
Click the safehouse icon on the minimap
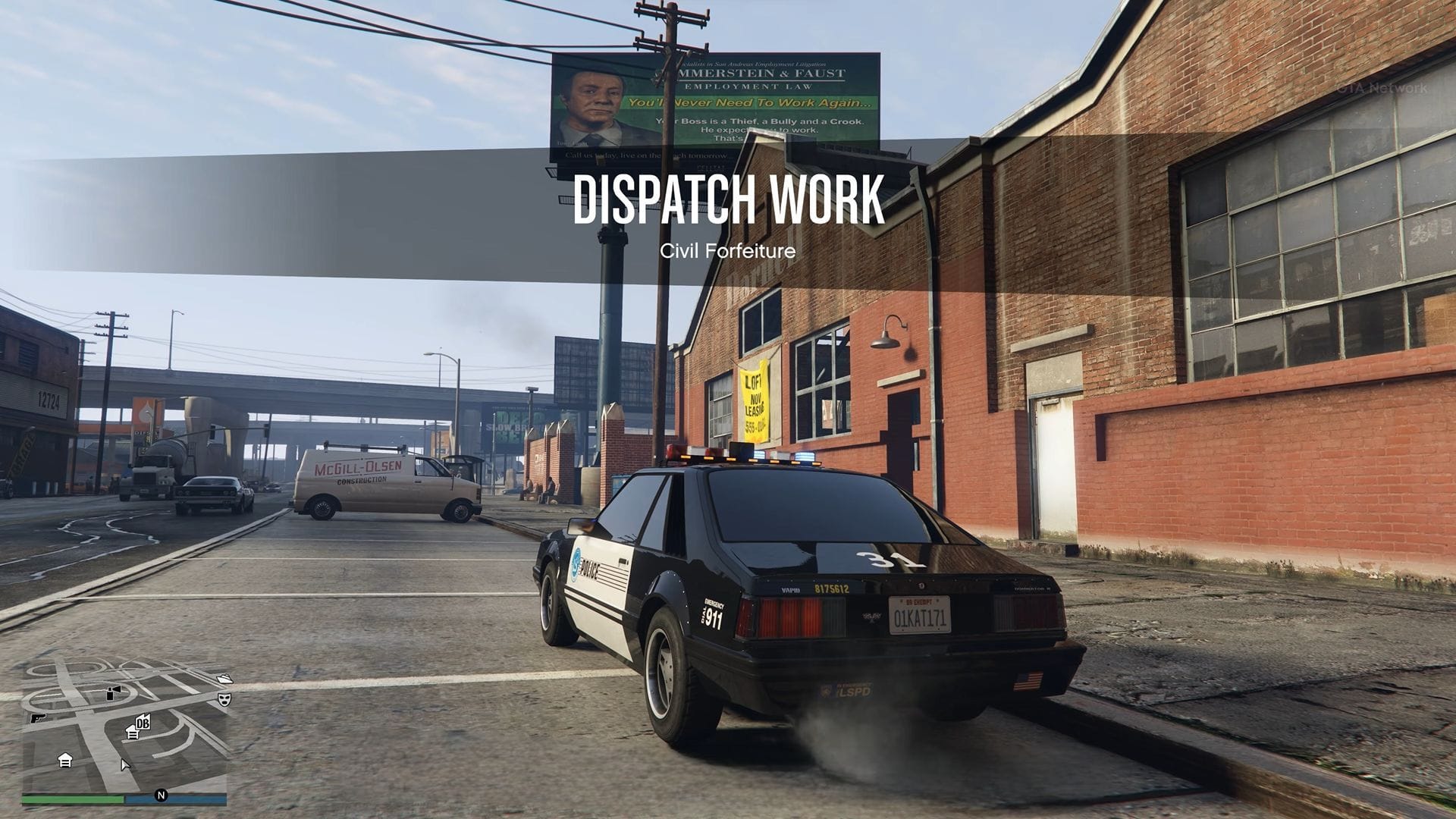pyautogui.click(x=66, y=761)
